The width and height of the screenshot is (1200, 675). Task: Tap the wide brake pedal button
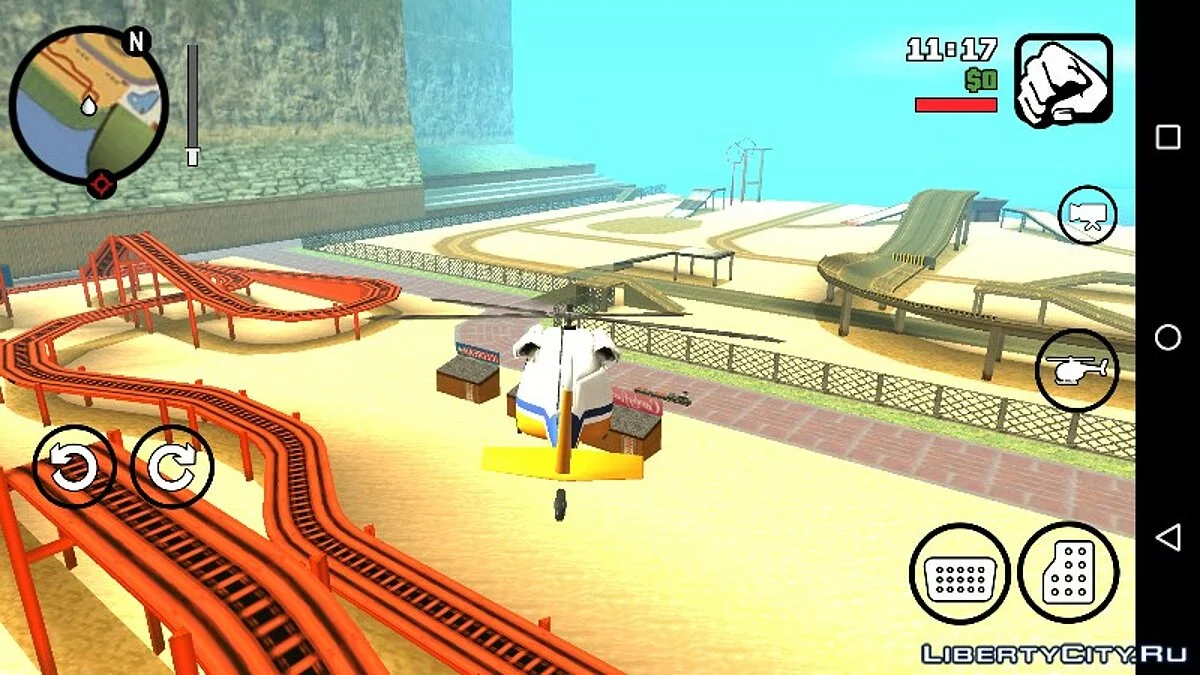(x=959, y=574)
